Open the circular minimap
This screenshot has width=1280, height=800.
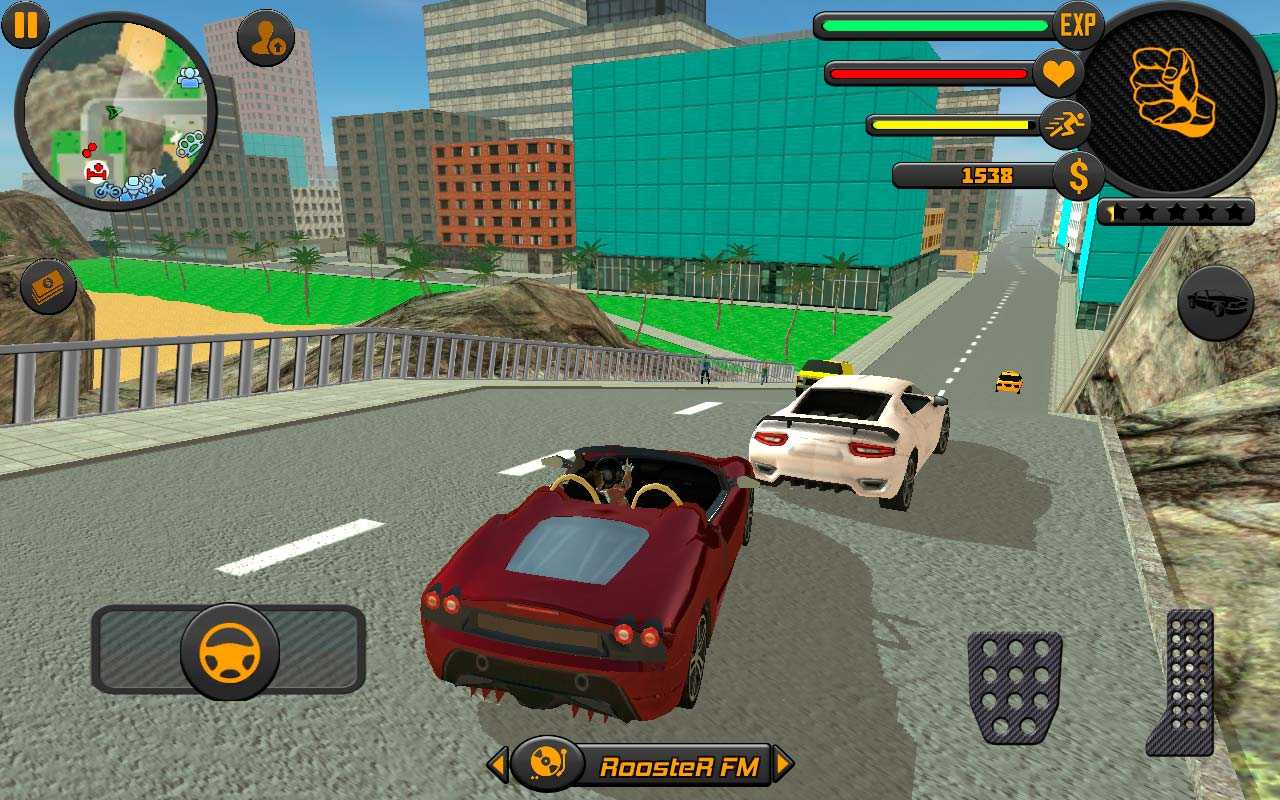[116, 112]
